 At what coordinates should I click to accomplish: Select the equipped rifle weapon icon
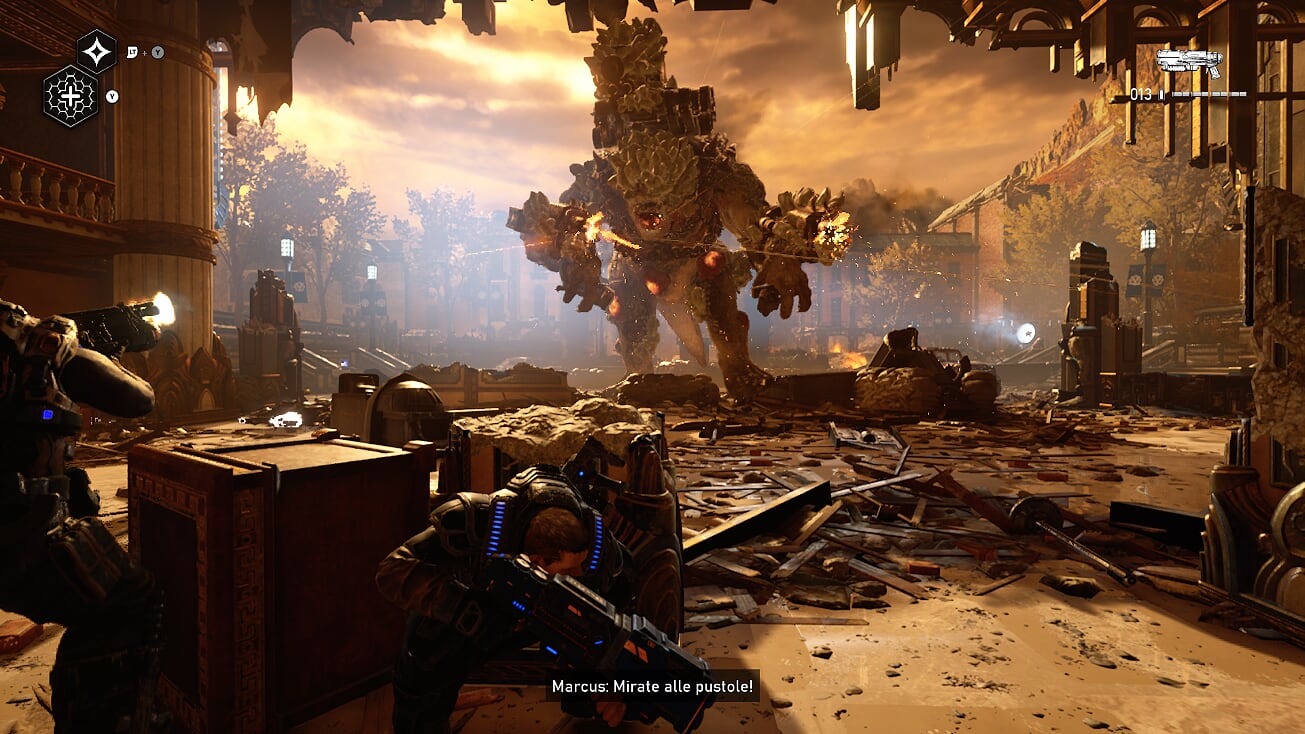[x=1188, y=63]
